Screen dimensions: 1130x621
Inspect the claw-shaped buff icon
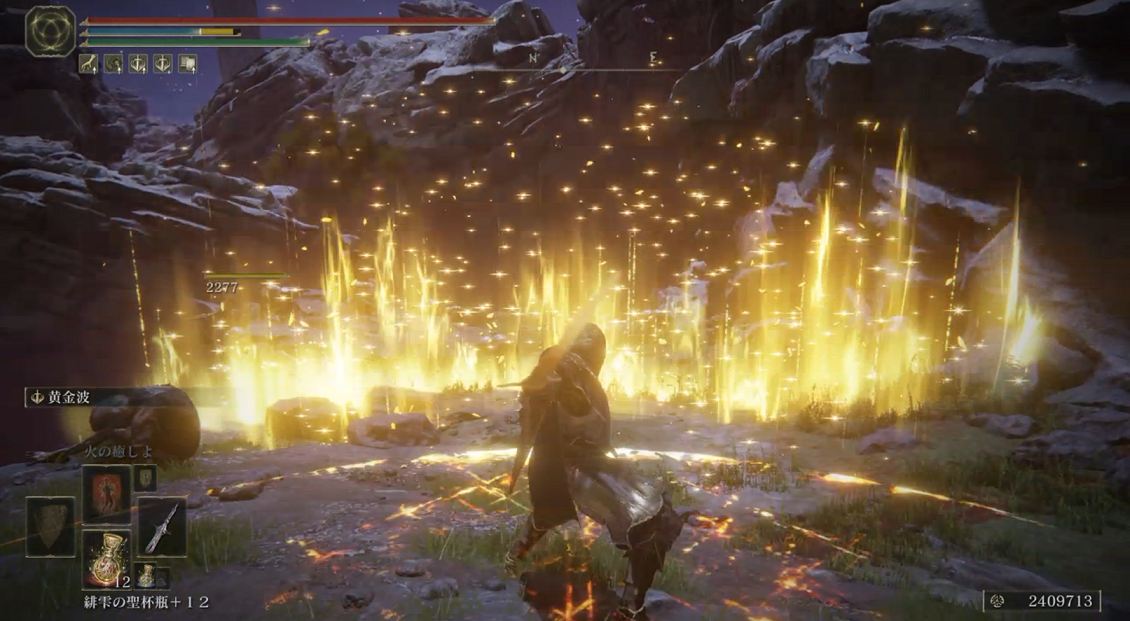(88, 64)
